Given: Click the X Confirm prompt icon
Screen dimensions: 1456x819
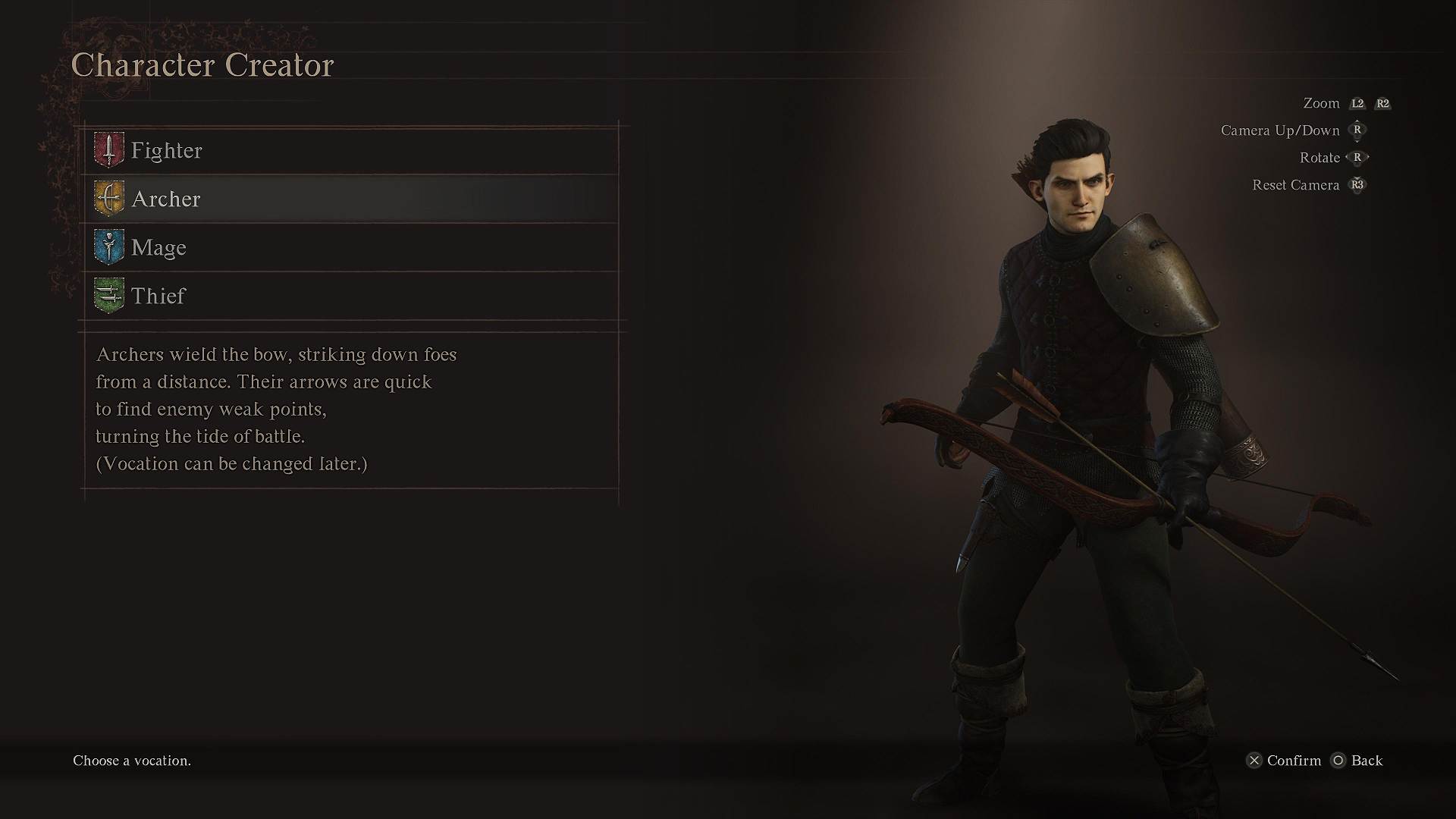Looking at the screenshot, I should [1255, 761].
